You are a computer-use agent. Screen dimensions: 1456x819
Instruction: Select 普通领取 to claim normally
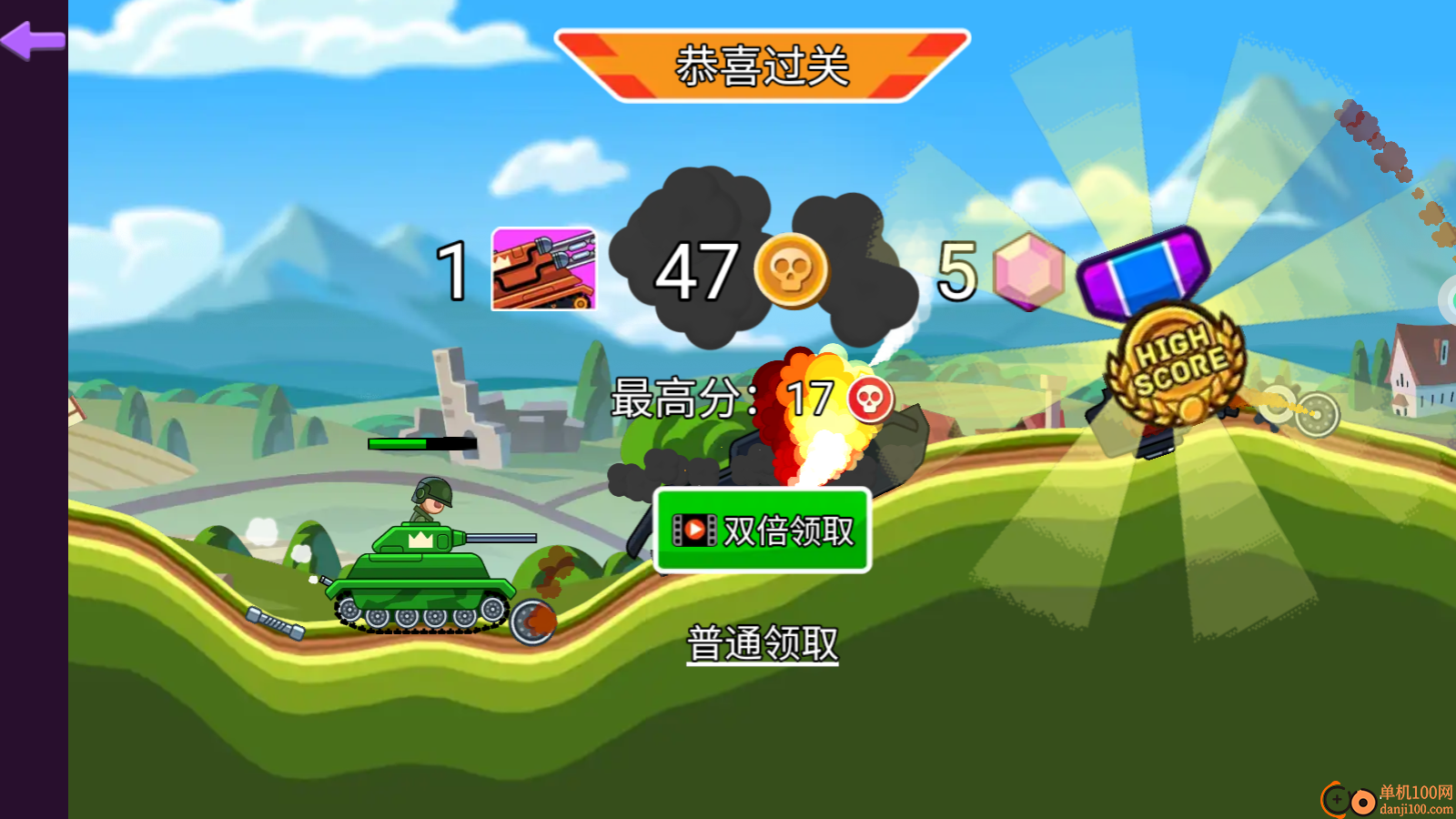point(764,644)
